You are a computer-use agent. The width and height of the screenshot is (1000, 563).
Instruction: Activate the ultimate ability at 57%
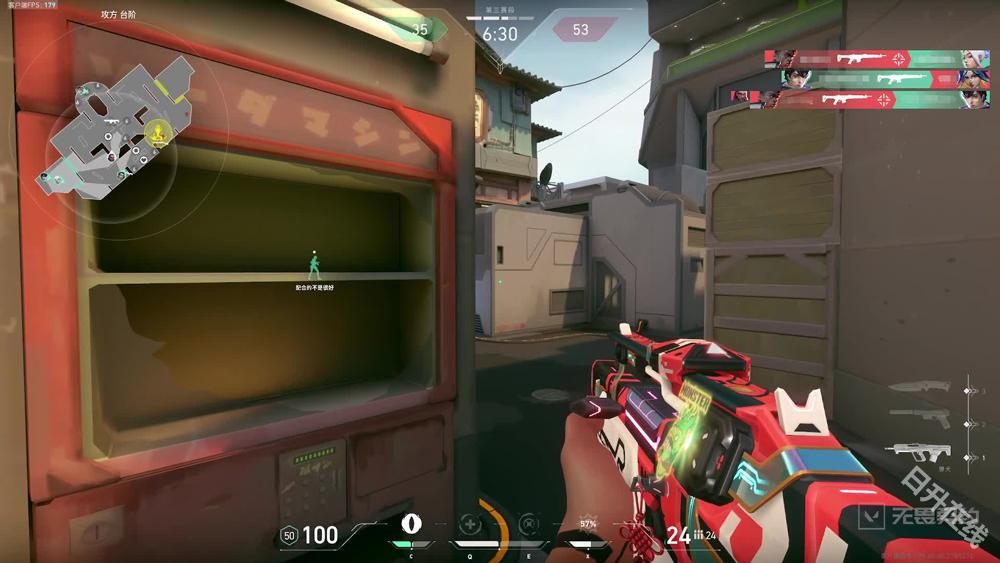(588, 524)
